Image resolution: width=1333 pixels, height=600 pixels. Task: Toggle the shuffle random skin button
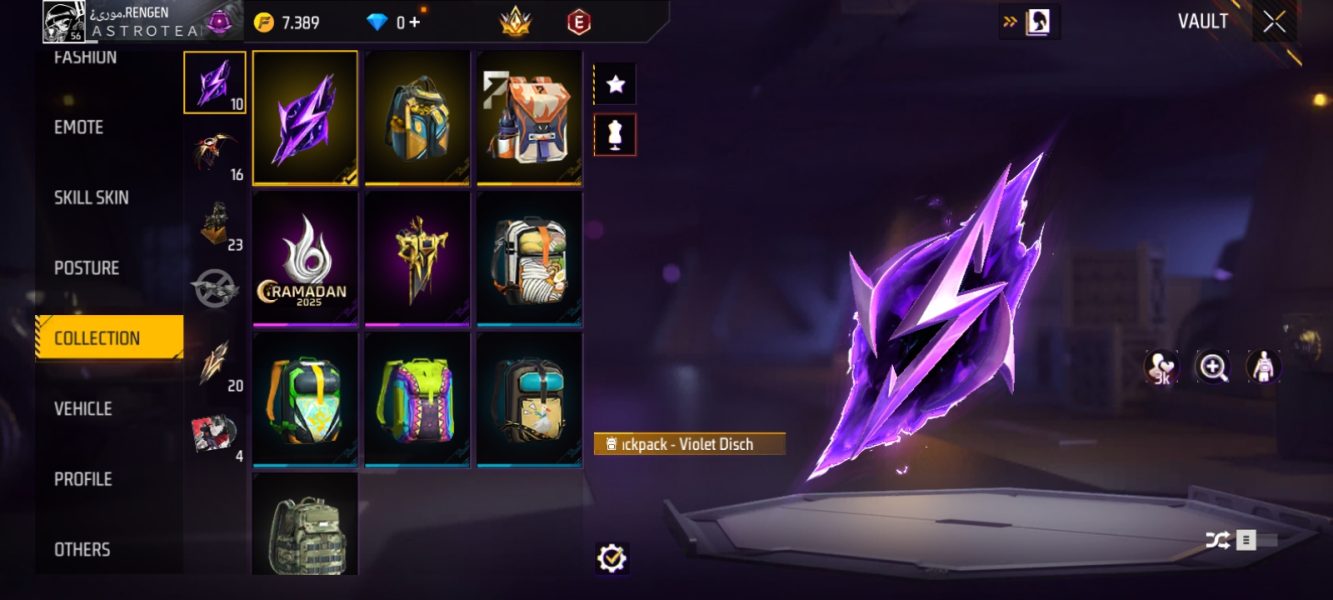point(1217,541)
